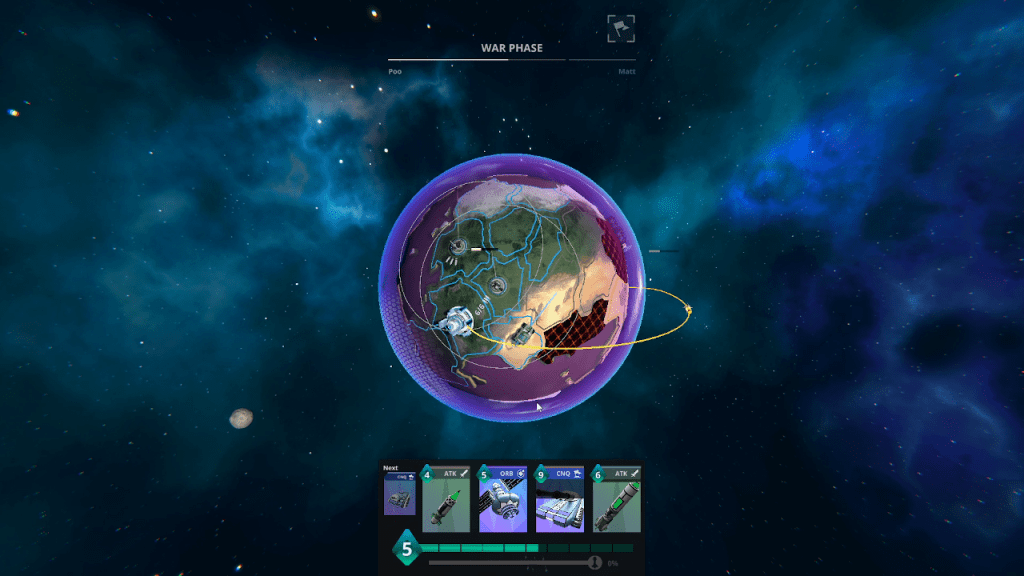This screenshot has width=1024, height=576.
Task: Click the Next card preview
Action: (399, 494)
